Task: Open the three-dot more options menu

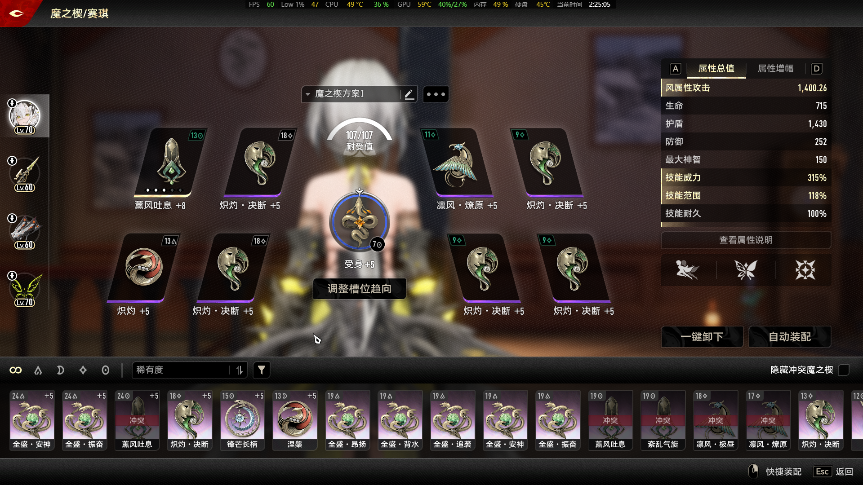Action: (435, 94)
